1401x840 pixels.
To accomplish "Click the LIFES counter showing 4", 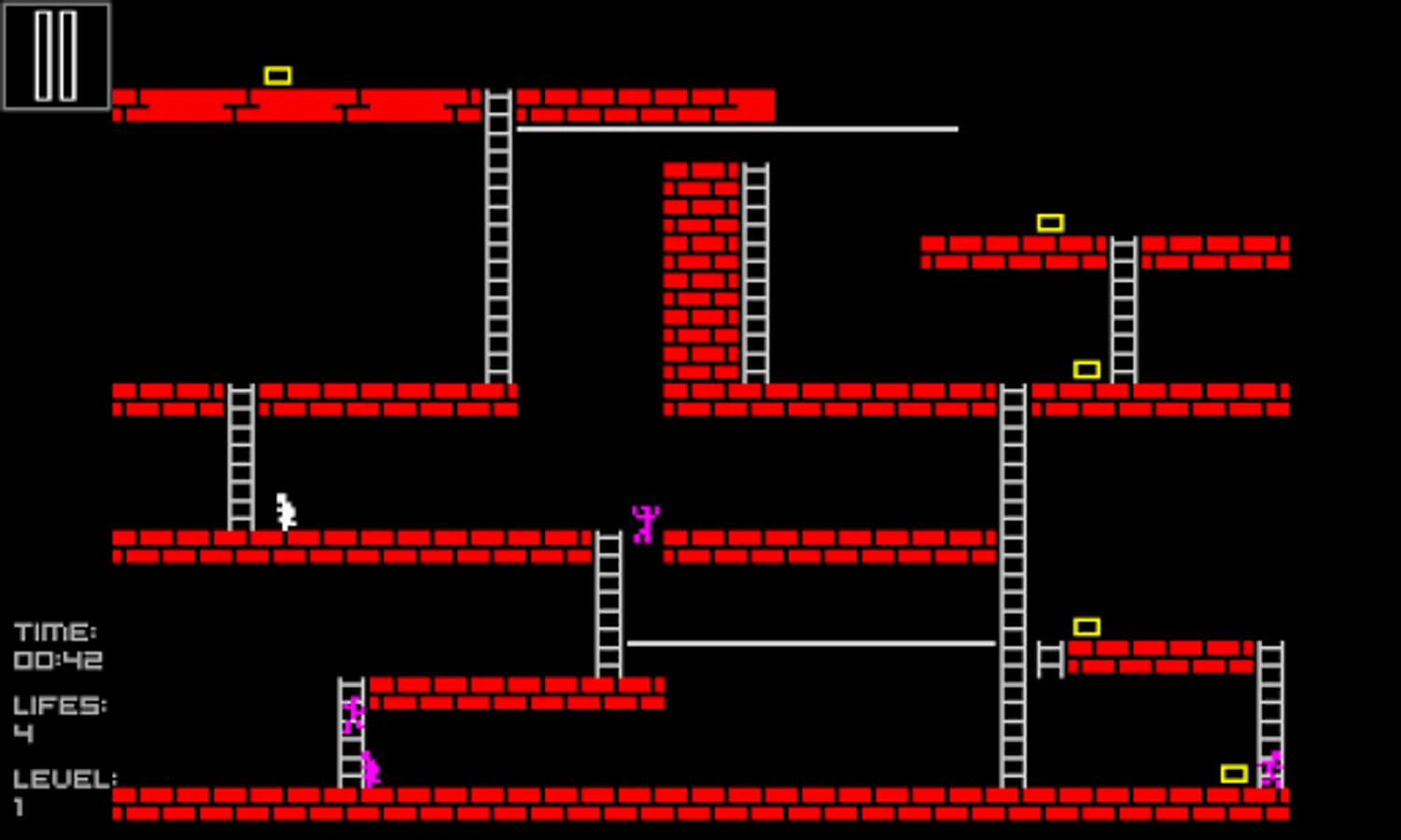I will tap(58, 719).
